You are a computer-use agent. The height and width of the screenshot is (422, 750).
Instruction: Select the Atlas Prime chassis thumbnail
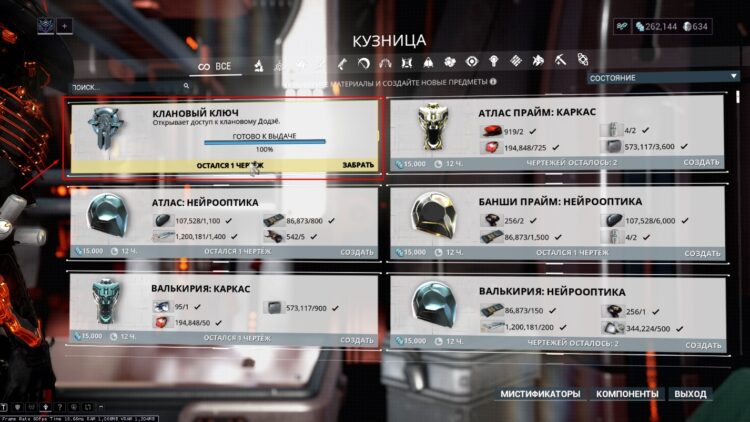(x=438, y=127)
